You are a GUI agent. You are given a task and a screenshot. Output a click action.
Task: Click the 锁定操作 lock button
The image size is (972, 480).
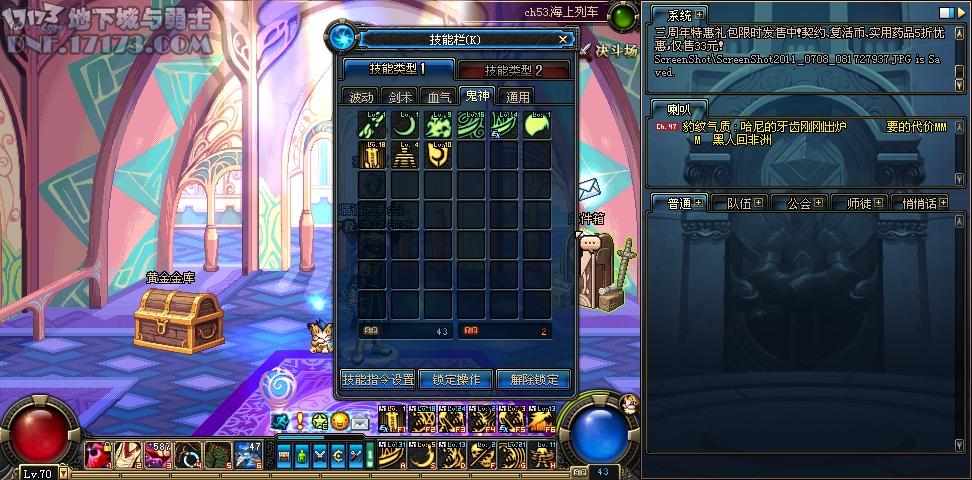(x=455, y=380)
